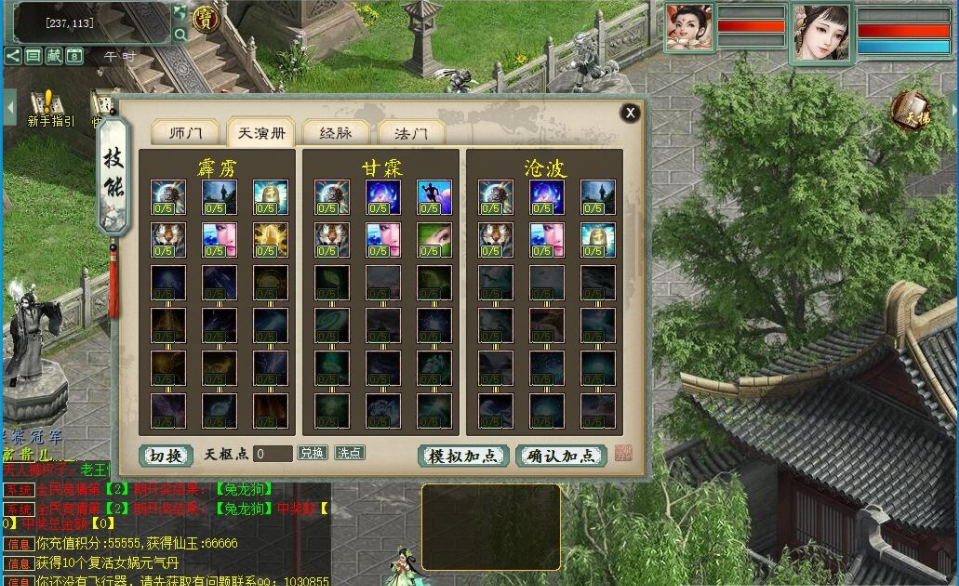Switch to the 法门 tab
This screenshot has width=959, height=586.
click(411, 133)
